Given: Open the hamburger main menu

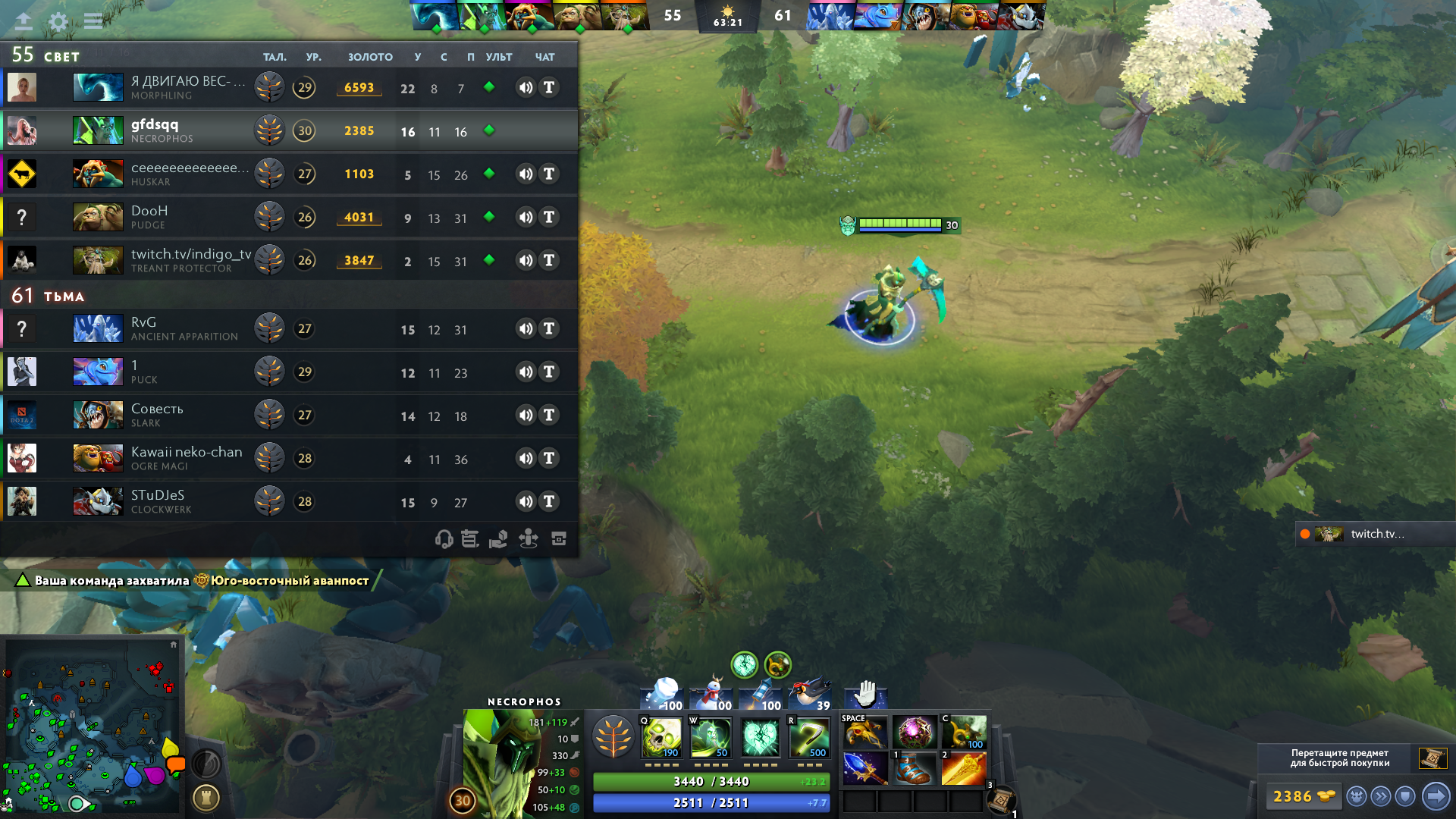Looking at the screenshot, I should tap(93, 21).
